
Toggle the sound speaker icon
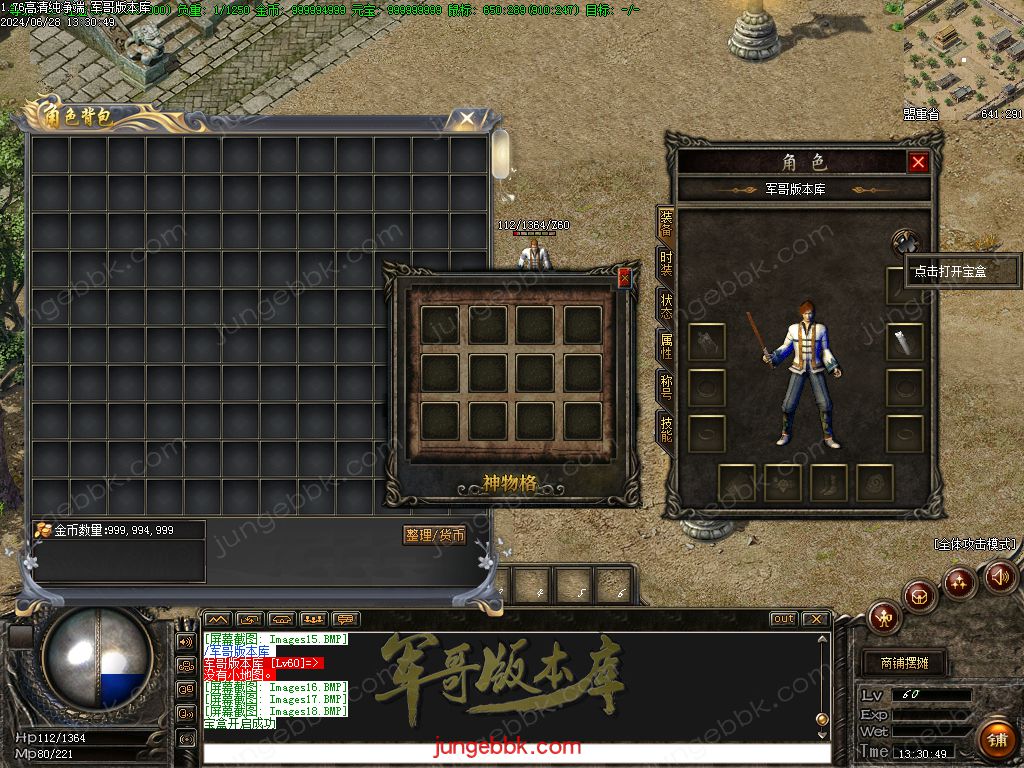(1000, 577)
